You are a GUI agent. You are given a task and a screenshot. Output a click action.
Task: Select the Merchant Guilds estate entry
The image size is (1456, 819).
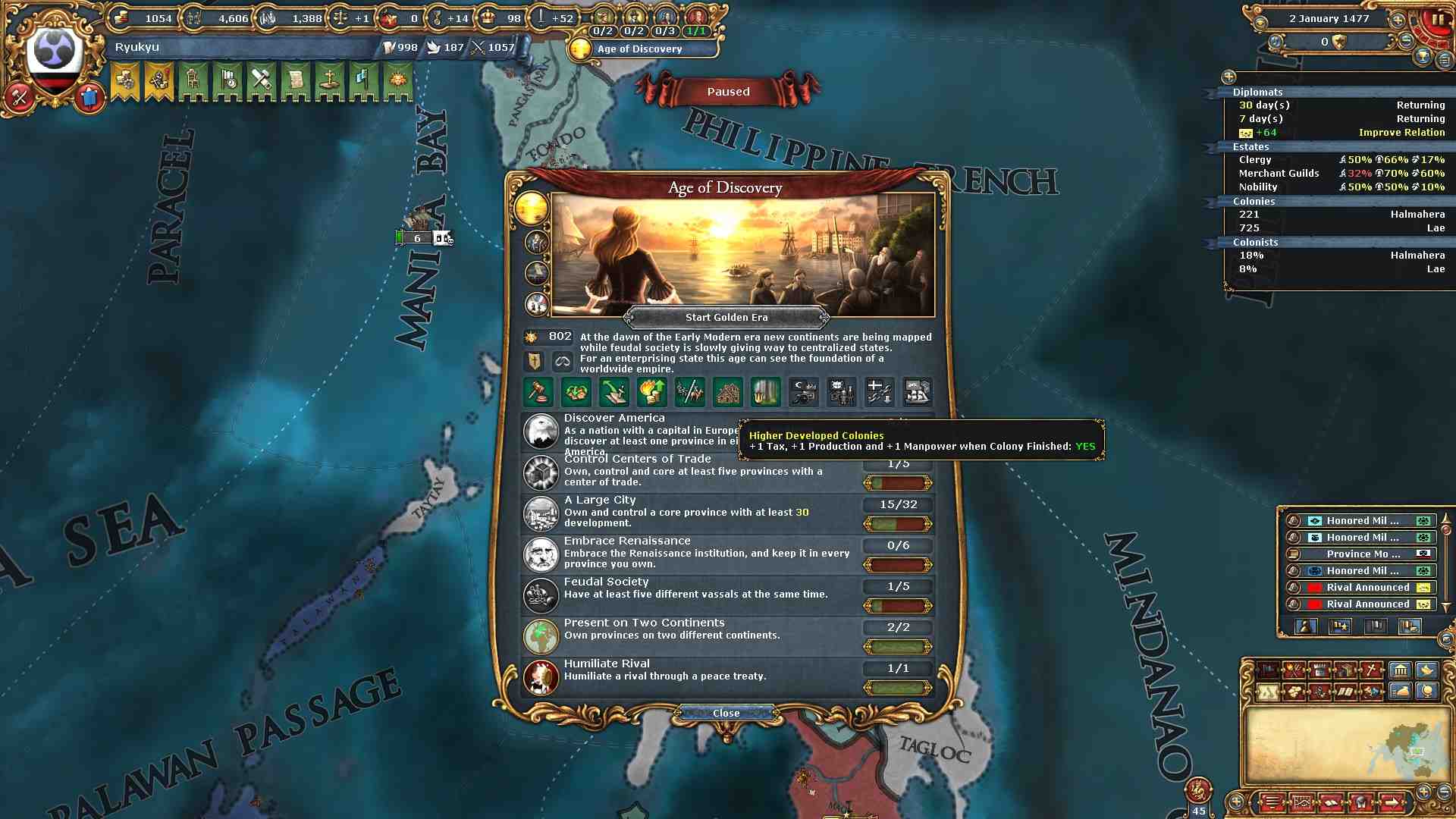tap(1279, 173)
